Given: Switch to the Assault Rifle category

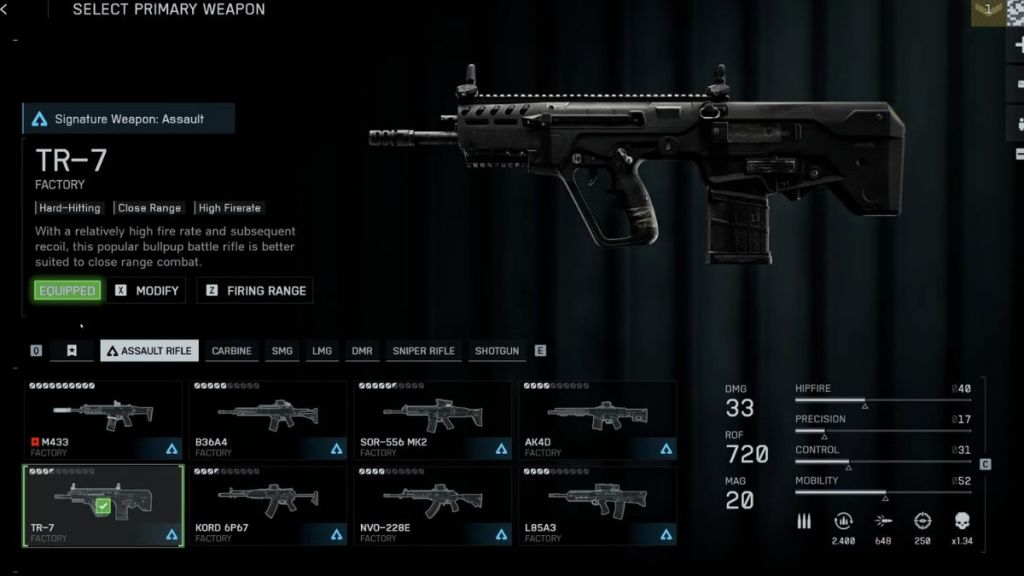Looking at the screenshot, I should pos(149,351).
